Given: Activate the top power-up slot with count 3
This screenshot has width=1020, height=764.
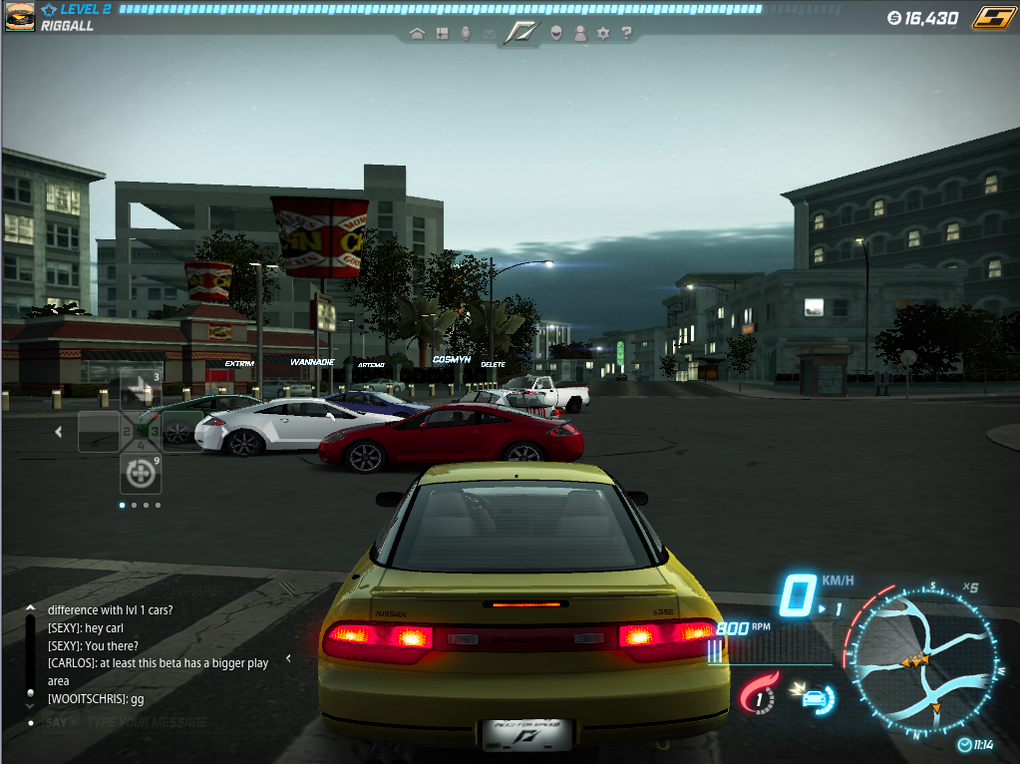Looking at the screenshot, I should (x=141, y=388).
